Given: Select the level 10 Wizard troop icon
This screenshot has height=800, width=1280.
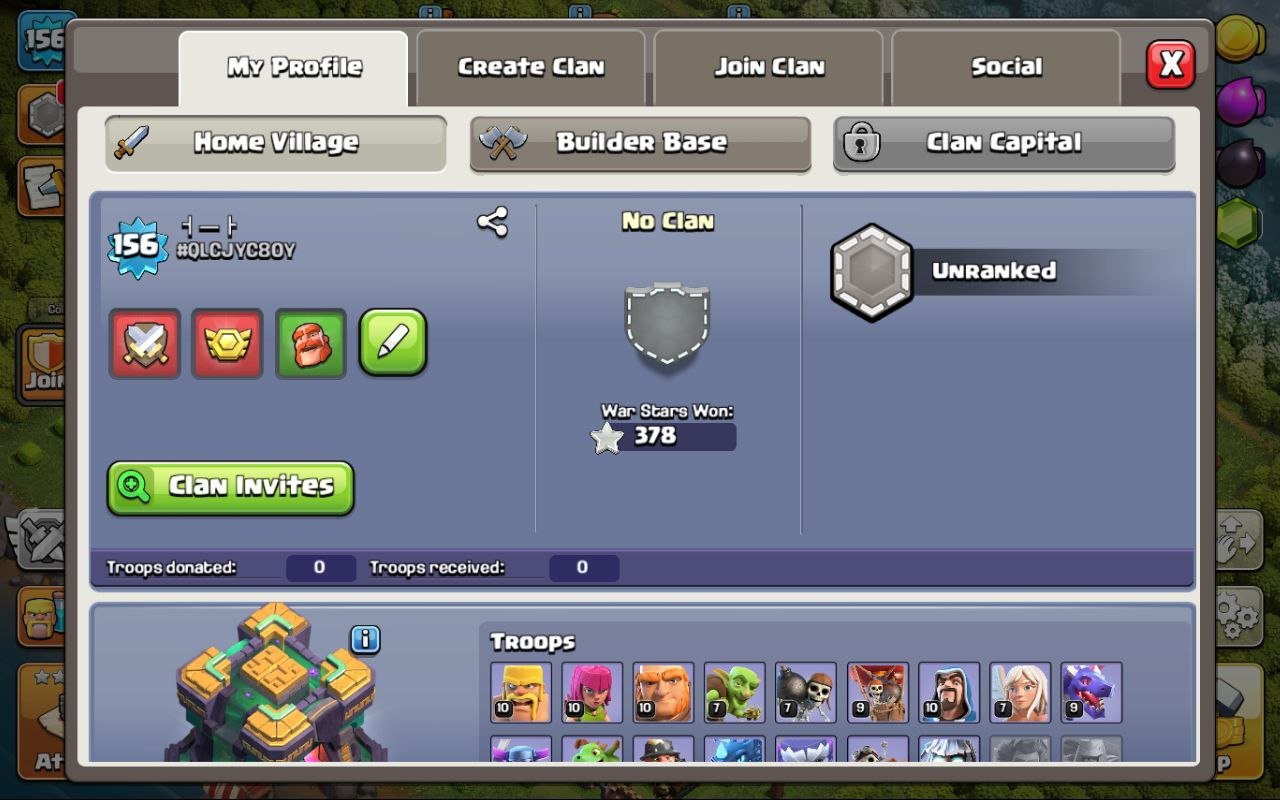Looking at the screenshot, I should pos(949,692).
